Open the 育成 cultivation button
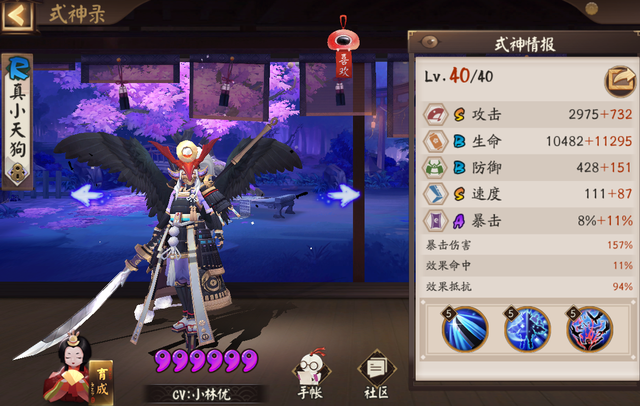 [x=102, y=380]
